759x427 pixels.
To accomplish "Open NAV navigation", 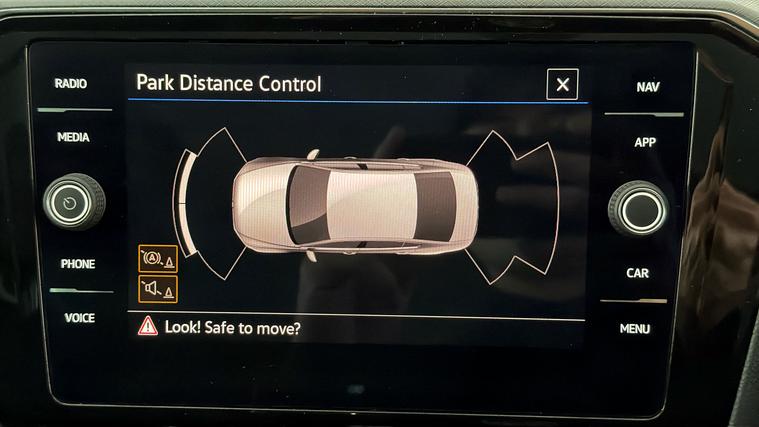I will [647, 88].
